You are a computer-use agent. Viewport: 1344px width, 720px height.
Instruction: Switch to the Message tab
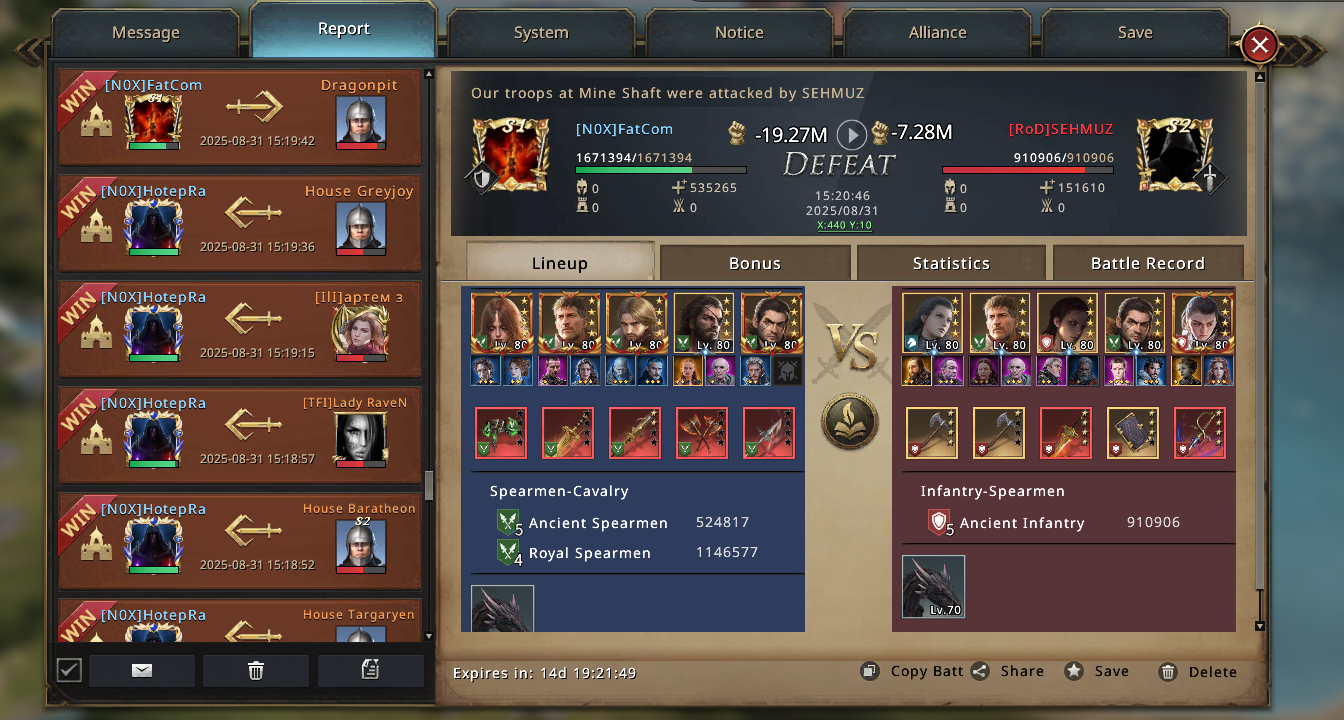click(146, 33)
